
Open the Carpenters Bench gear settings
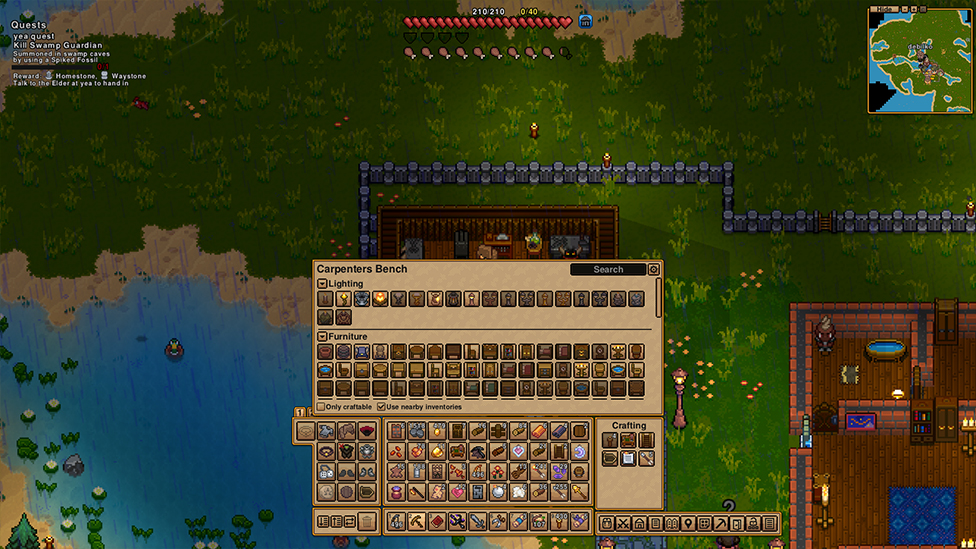[x=654, y=269]
